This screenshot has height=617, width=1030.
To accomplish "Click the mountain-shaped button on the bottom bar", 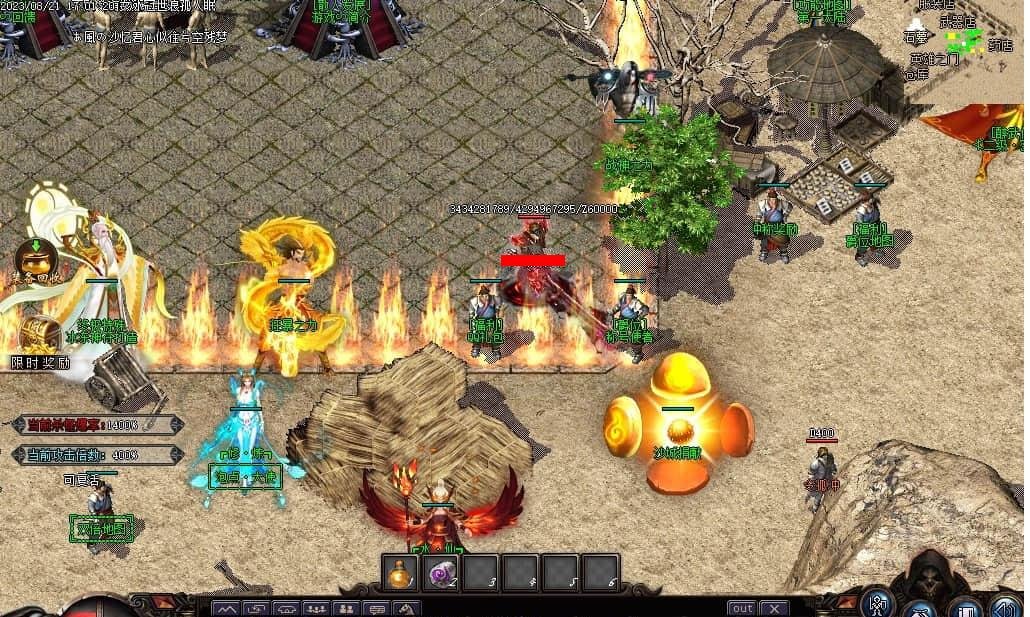I will [x=227, y=608].
